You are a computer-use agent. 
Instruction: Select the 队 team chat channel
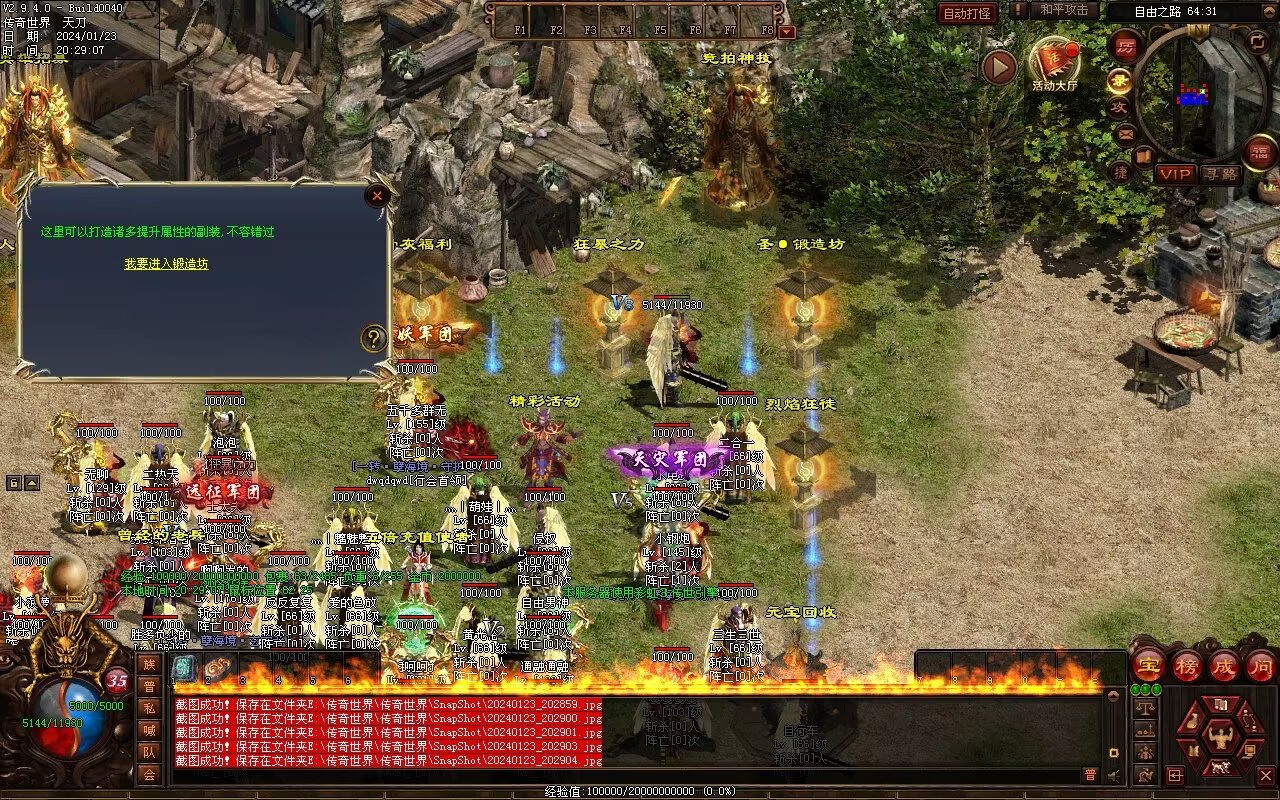coord(148,752)
